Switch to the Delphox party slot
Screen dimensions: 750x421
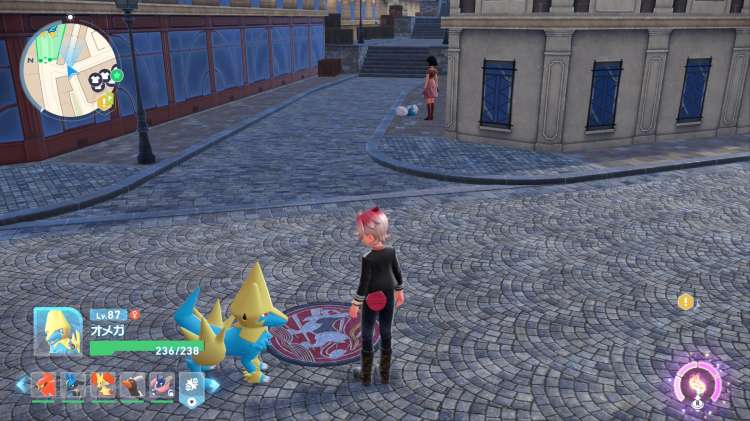(104, 384)
